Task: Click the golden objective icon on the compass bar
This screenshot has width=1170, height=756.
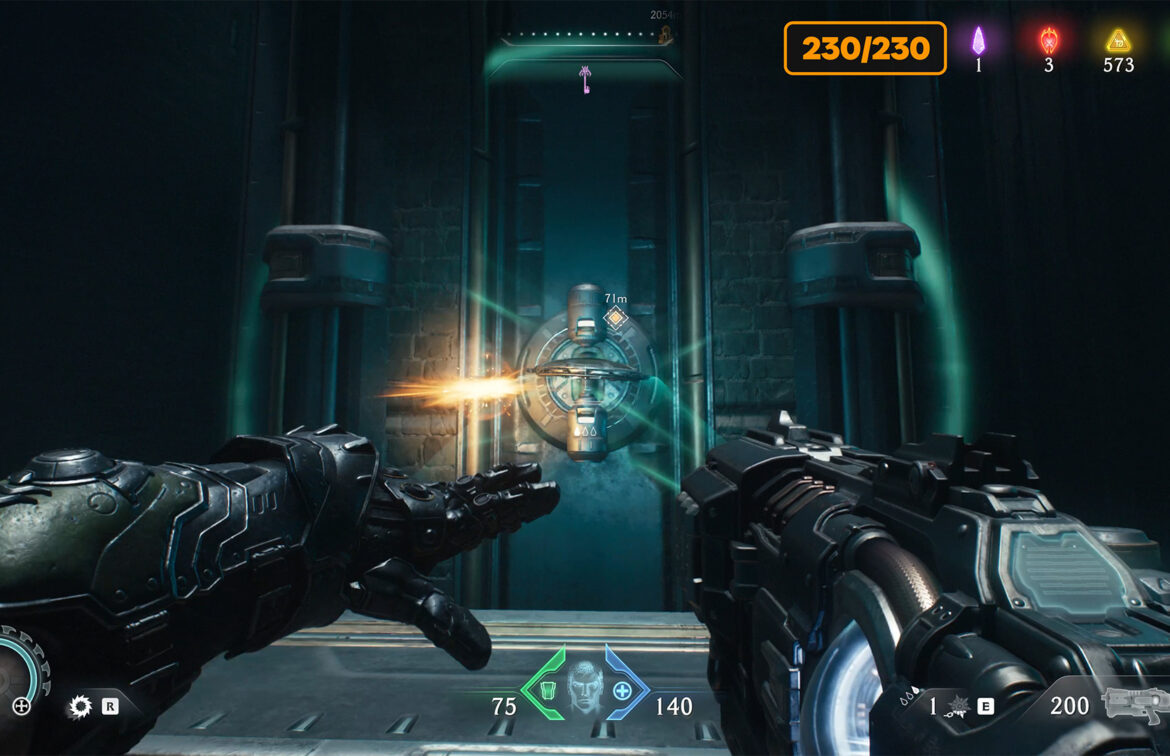Action: [x=663, y=35]
